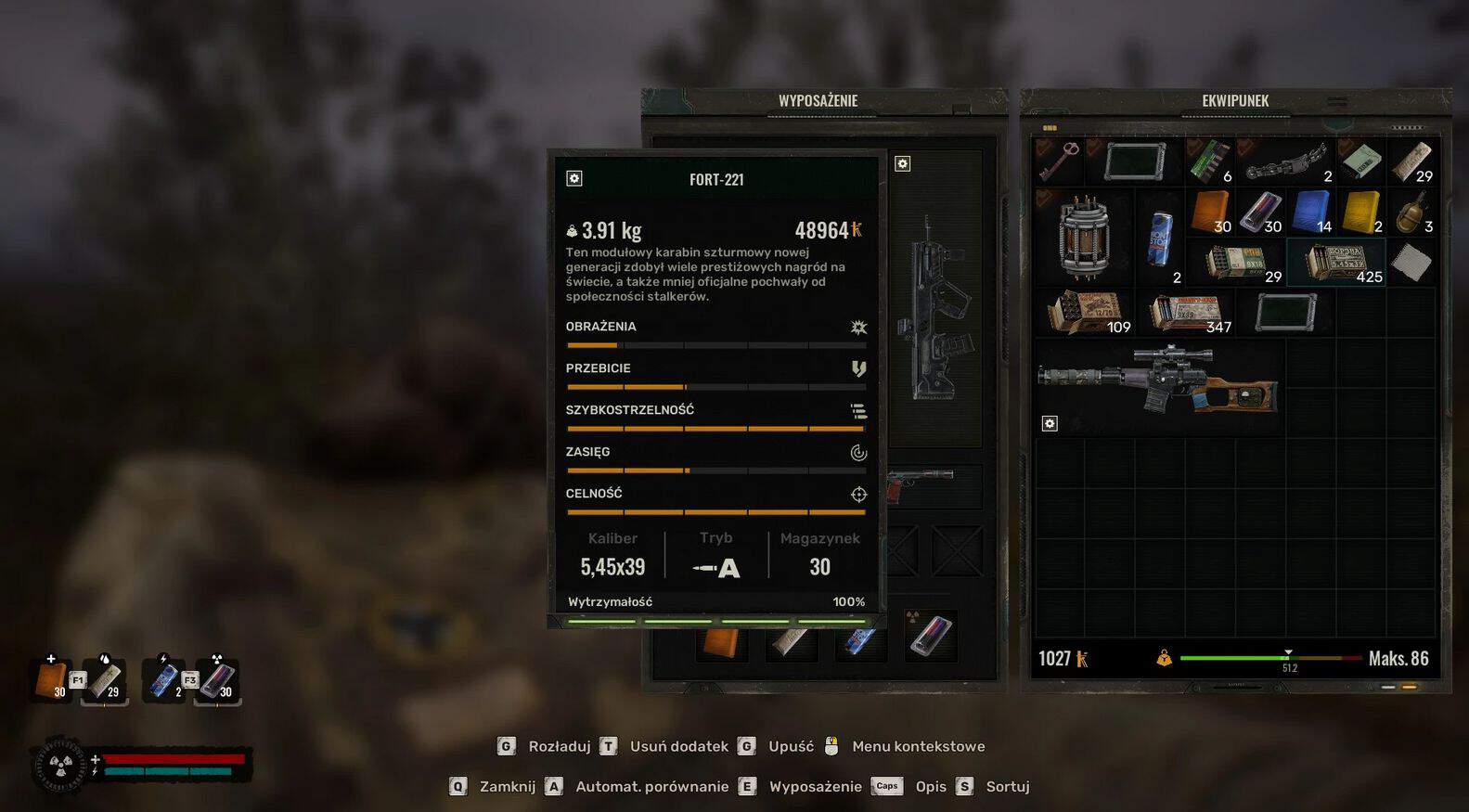Select the shotgun shell box with 109 rounds
The width and height of the screenshot is (1469, 812).
click(x=1084, y=313)
